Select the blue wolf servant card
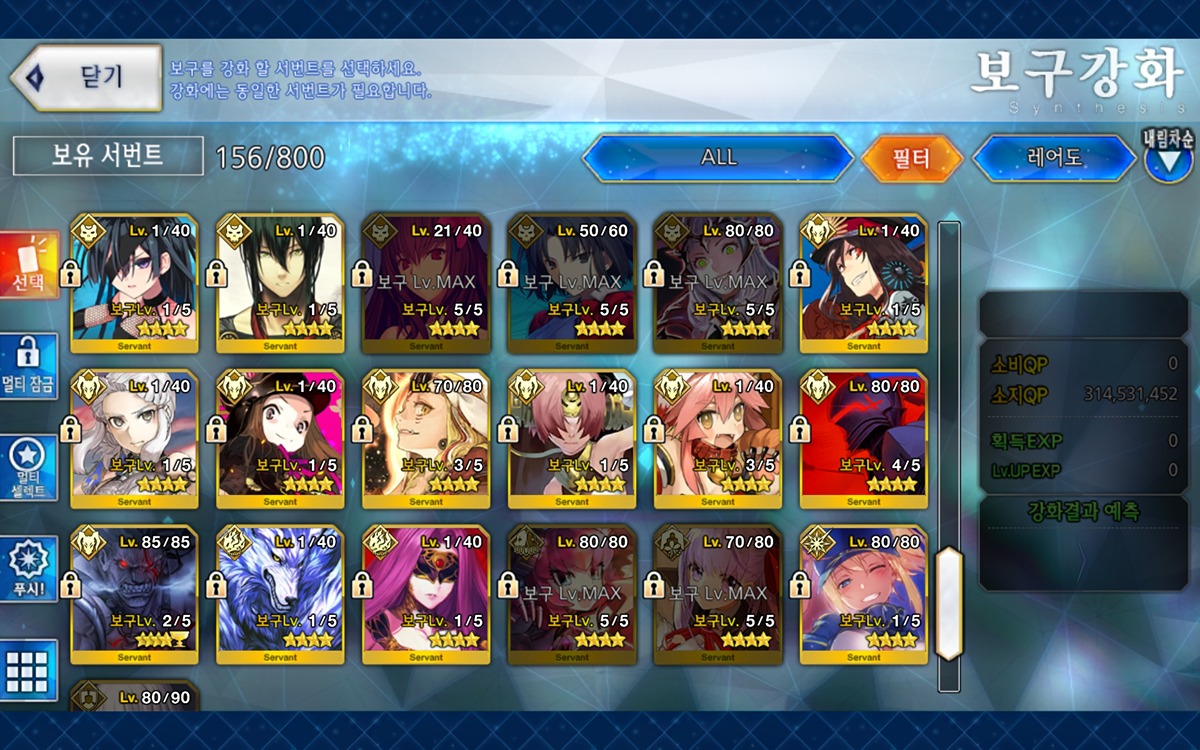This screenshot has width=1200, height=750. pos(281,594)
